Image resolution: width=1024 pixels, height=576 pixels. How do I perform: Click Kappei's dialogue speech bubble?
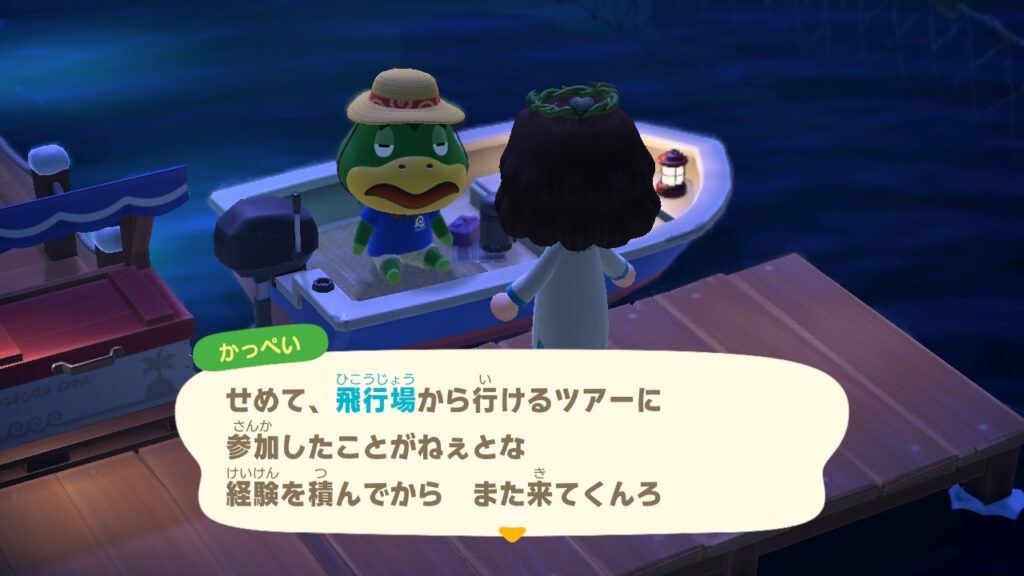pos(510,446)
